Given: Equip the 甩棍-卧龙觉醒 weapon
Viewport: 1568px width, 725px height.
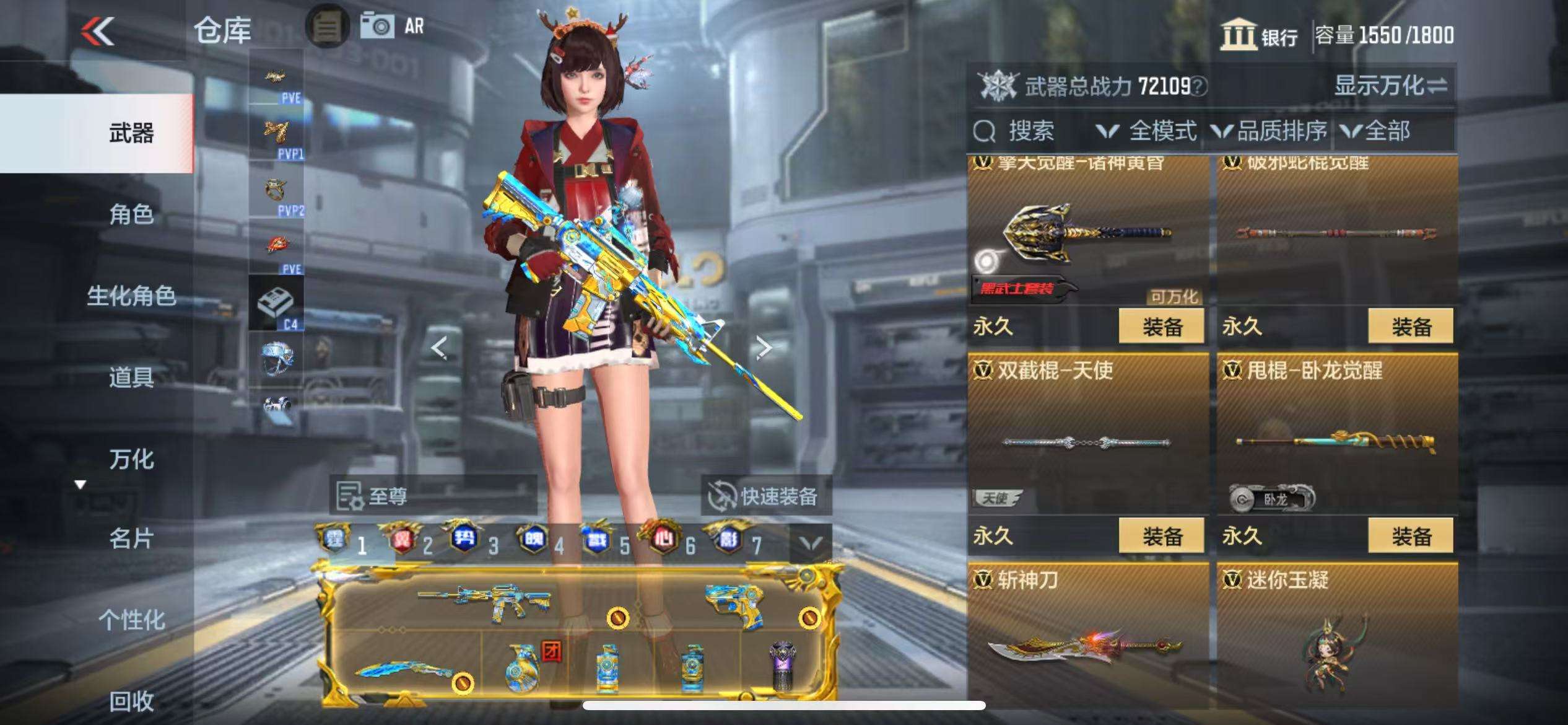Looking at the screenshot, I should [x=1410, y=536].
